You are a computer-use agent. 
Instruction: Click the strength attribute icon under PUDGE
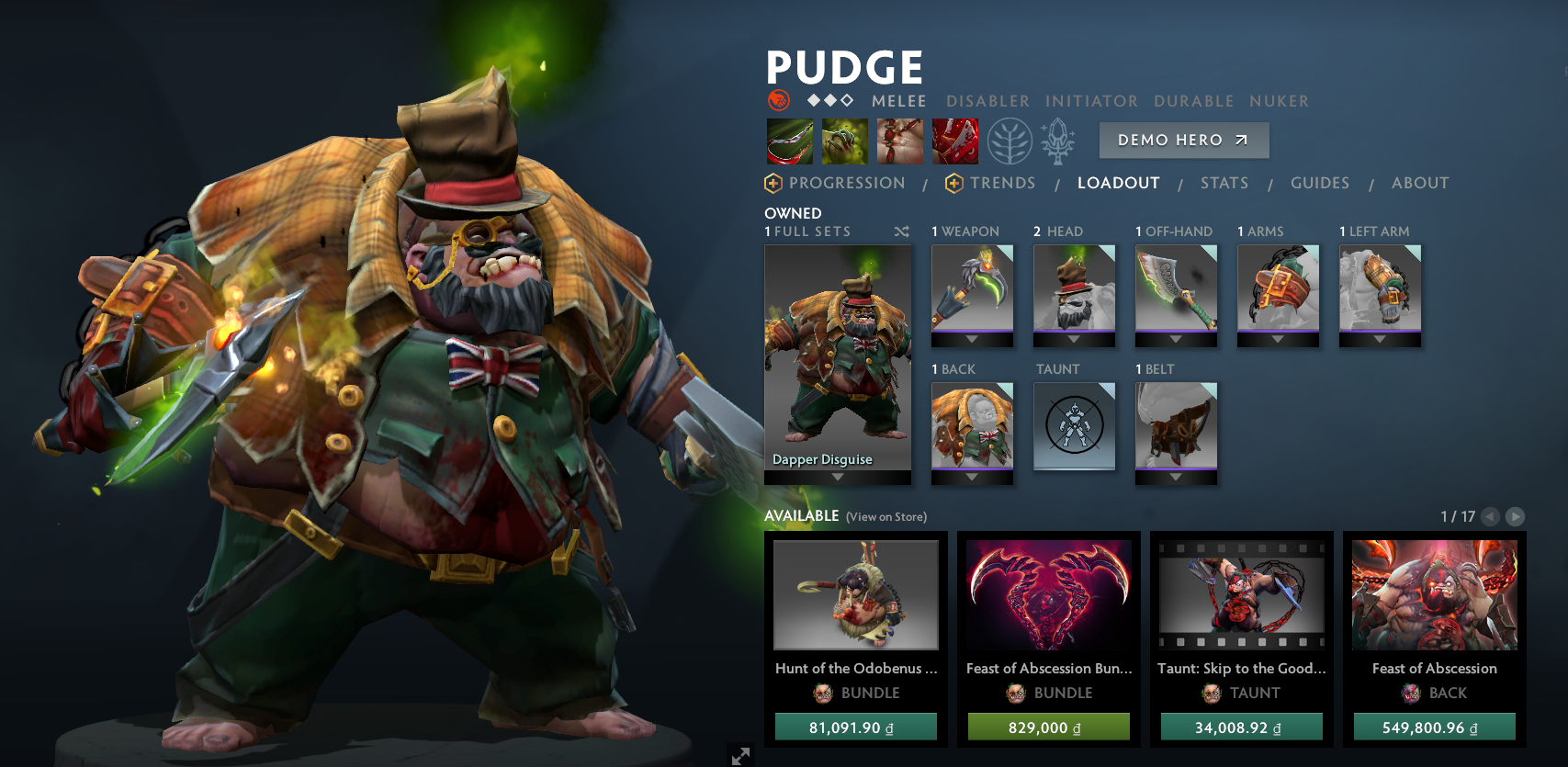point(780,101)
